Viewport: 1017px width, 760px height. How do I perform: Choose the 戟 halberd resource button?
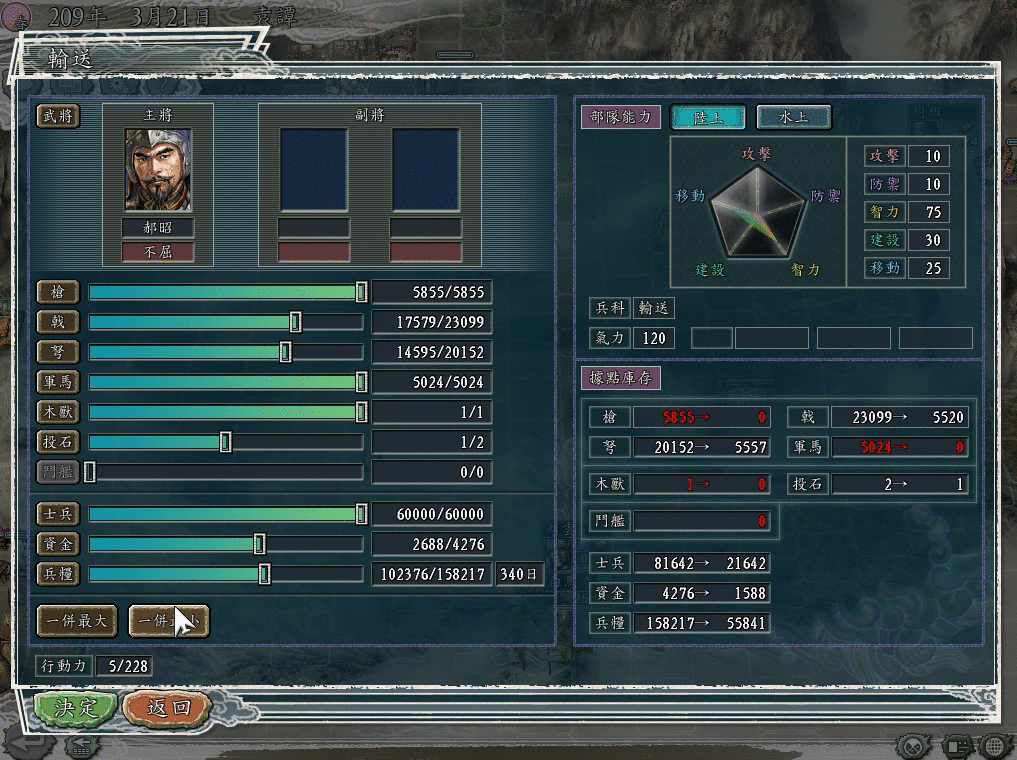(58, 322)
